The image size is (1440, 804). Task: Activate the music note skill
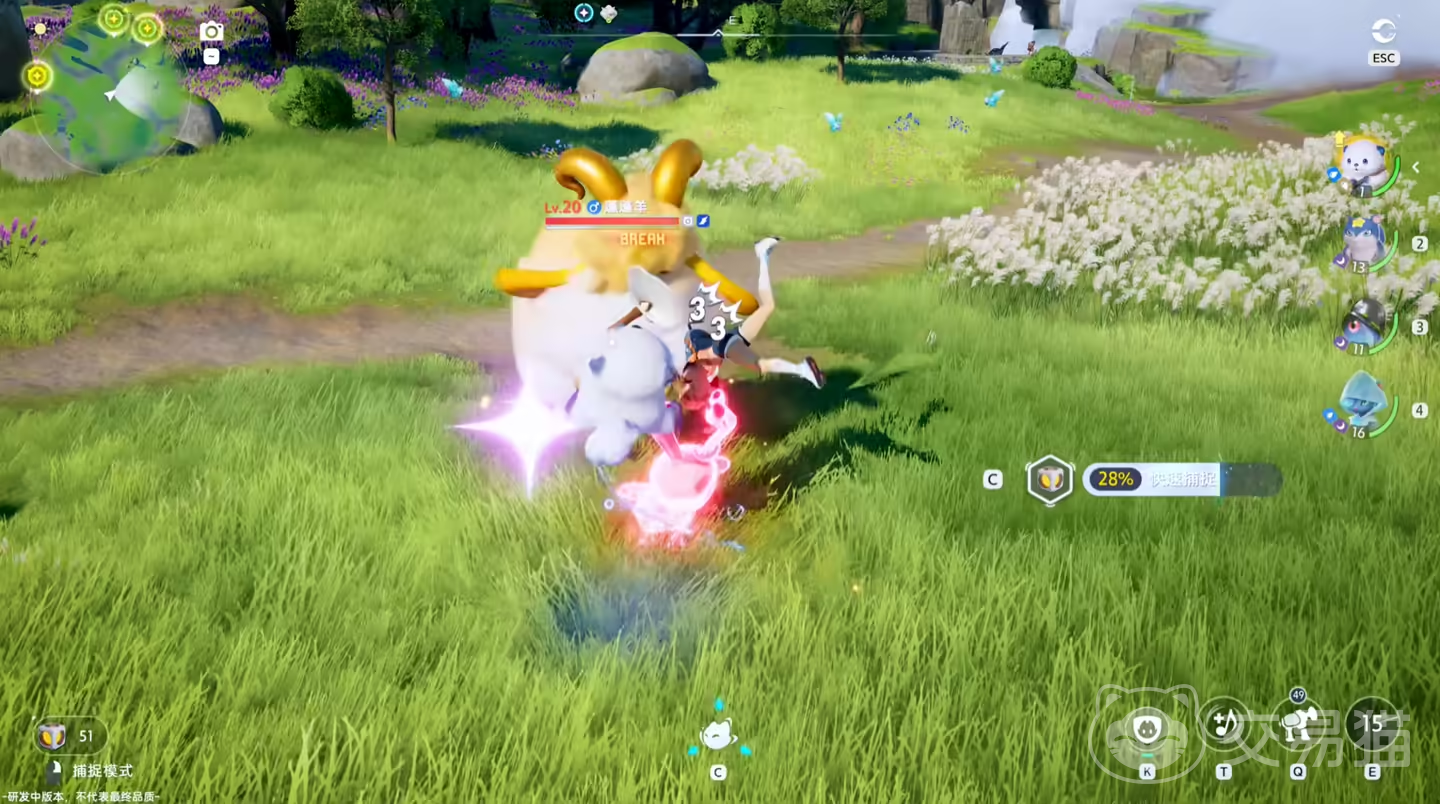coord(1223,722)
